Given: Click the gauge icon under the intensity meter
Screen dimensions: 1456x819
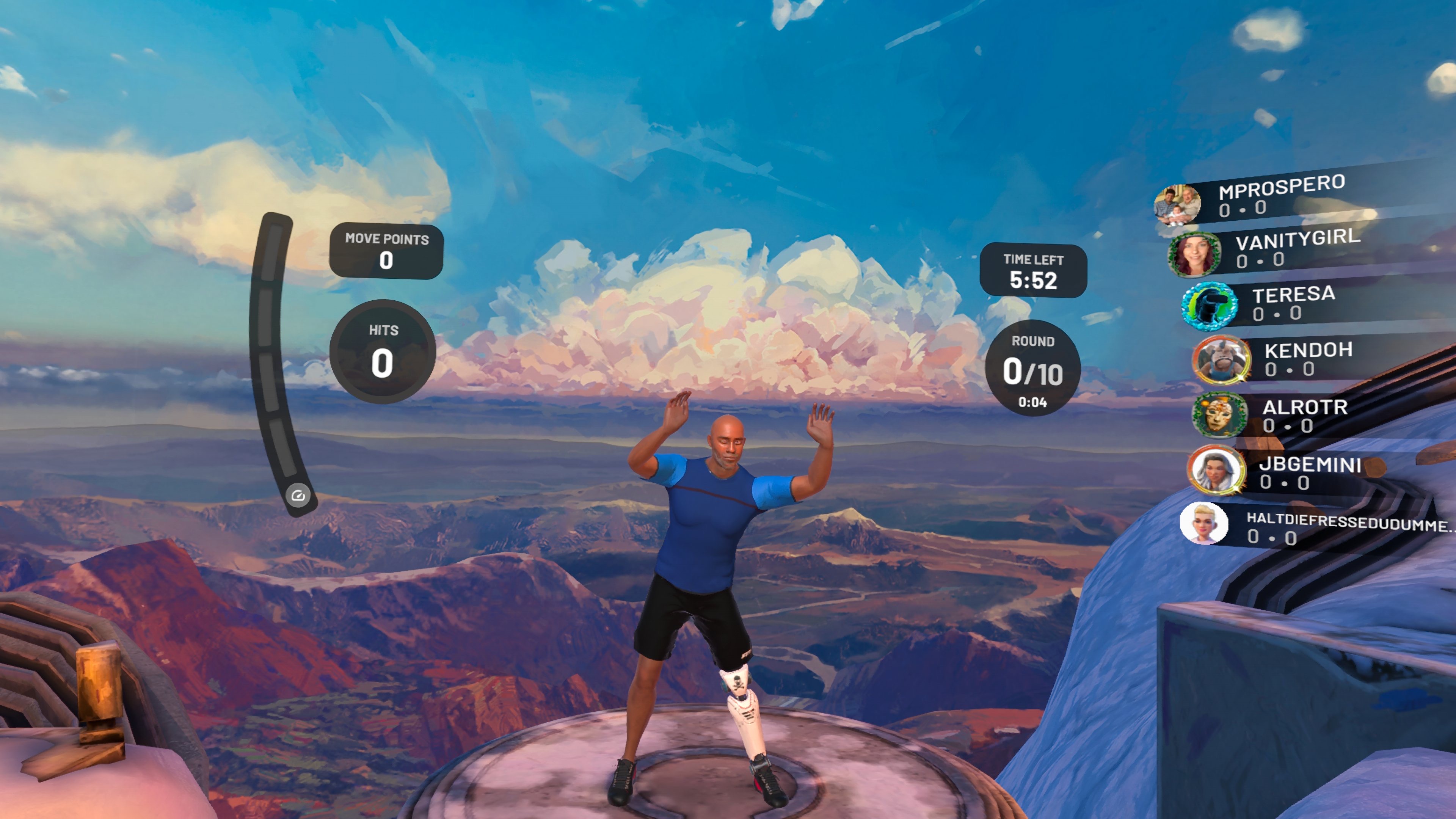Looking at the screenshot, I should point(298,496).
